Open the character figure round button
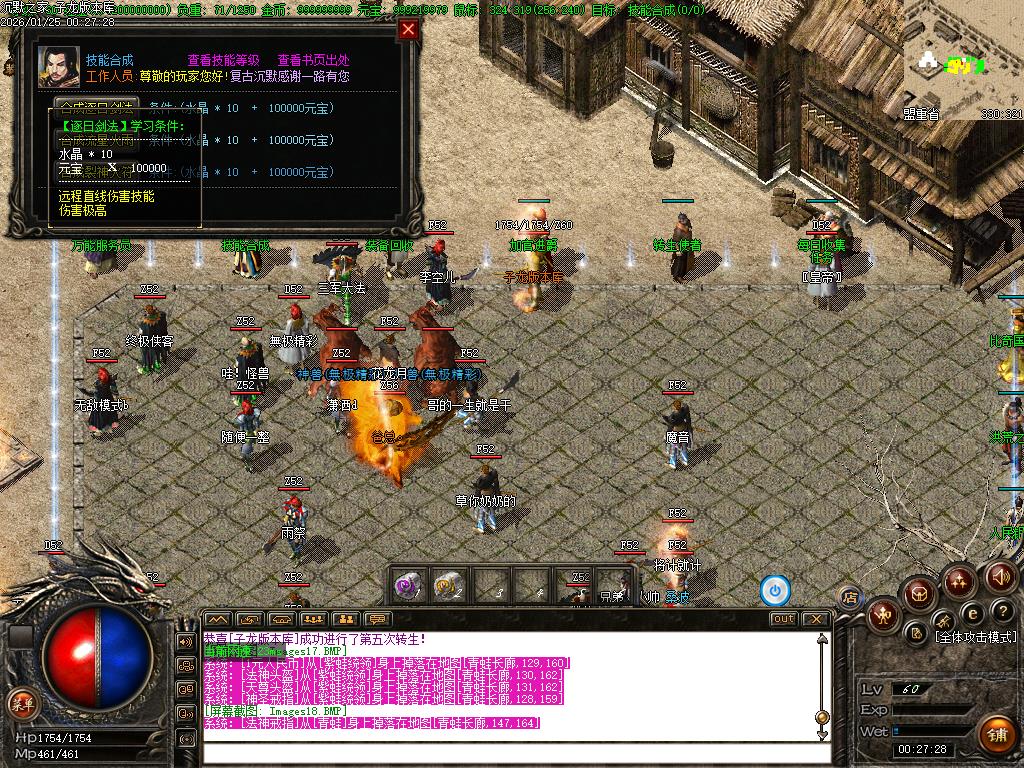 883,614
